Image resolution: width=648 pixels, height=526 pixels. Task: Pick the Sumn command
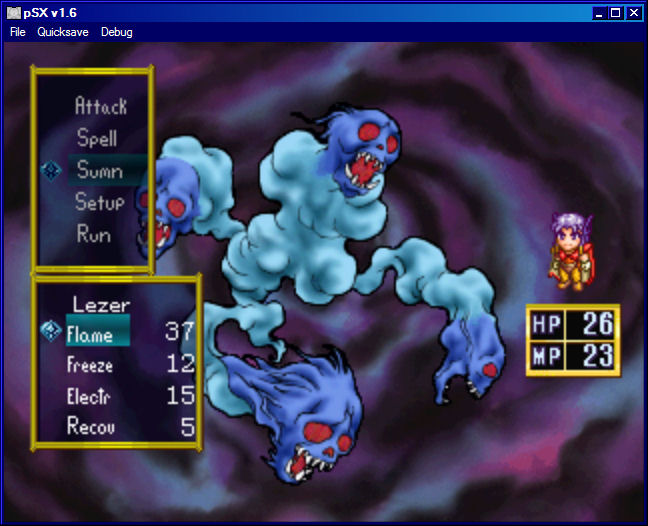tap(100, 170)
